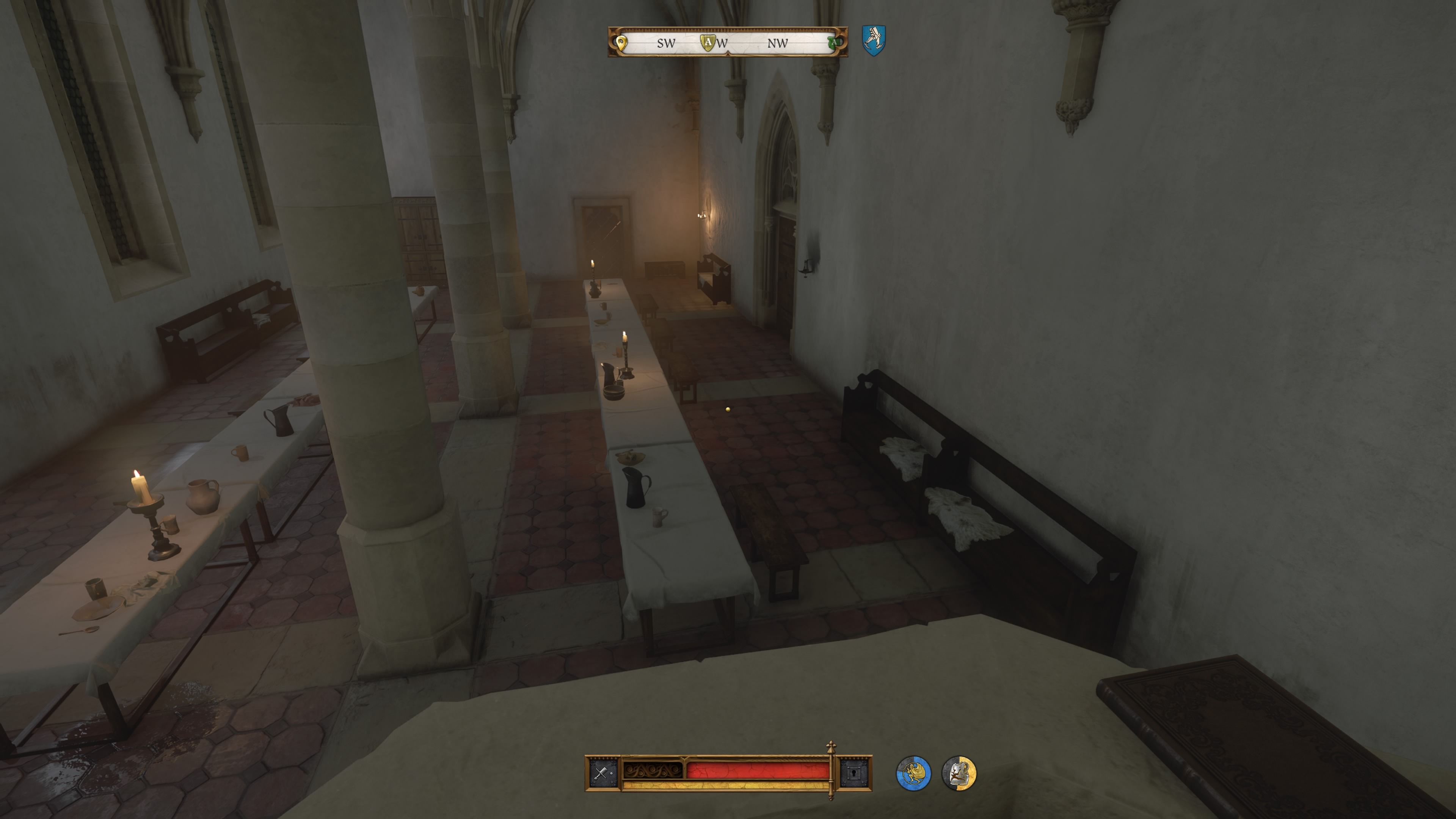The image size is (1456, 819).
Task: Click the yellow quest shield marker A
Action: 708,42
